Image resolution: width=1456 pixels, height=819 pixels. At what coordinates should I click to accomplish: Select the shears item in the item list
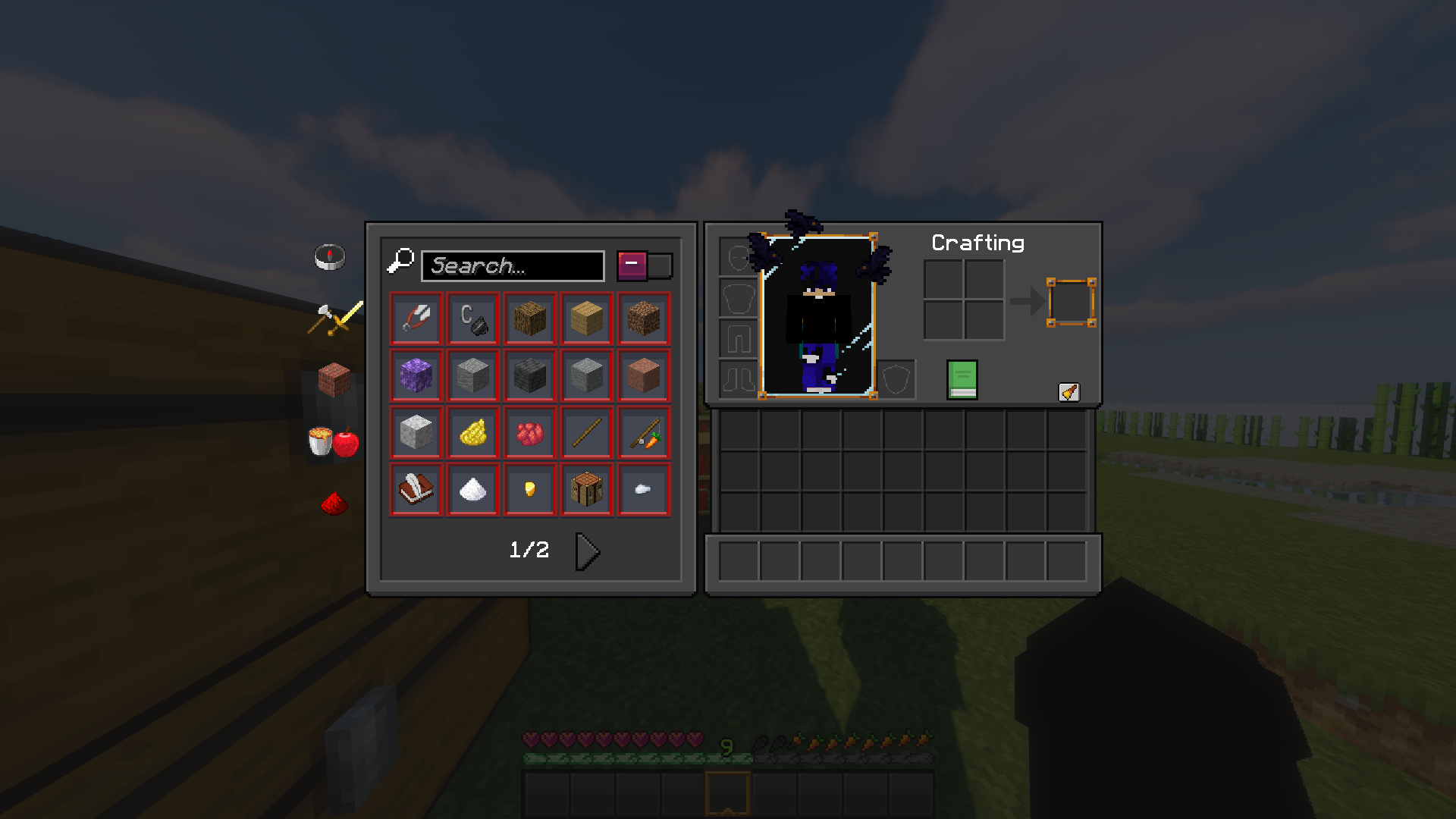[416, 318]
